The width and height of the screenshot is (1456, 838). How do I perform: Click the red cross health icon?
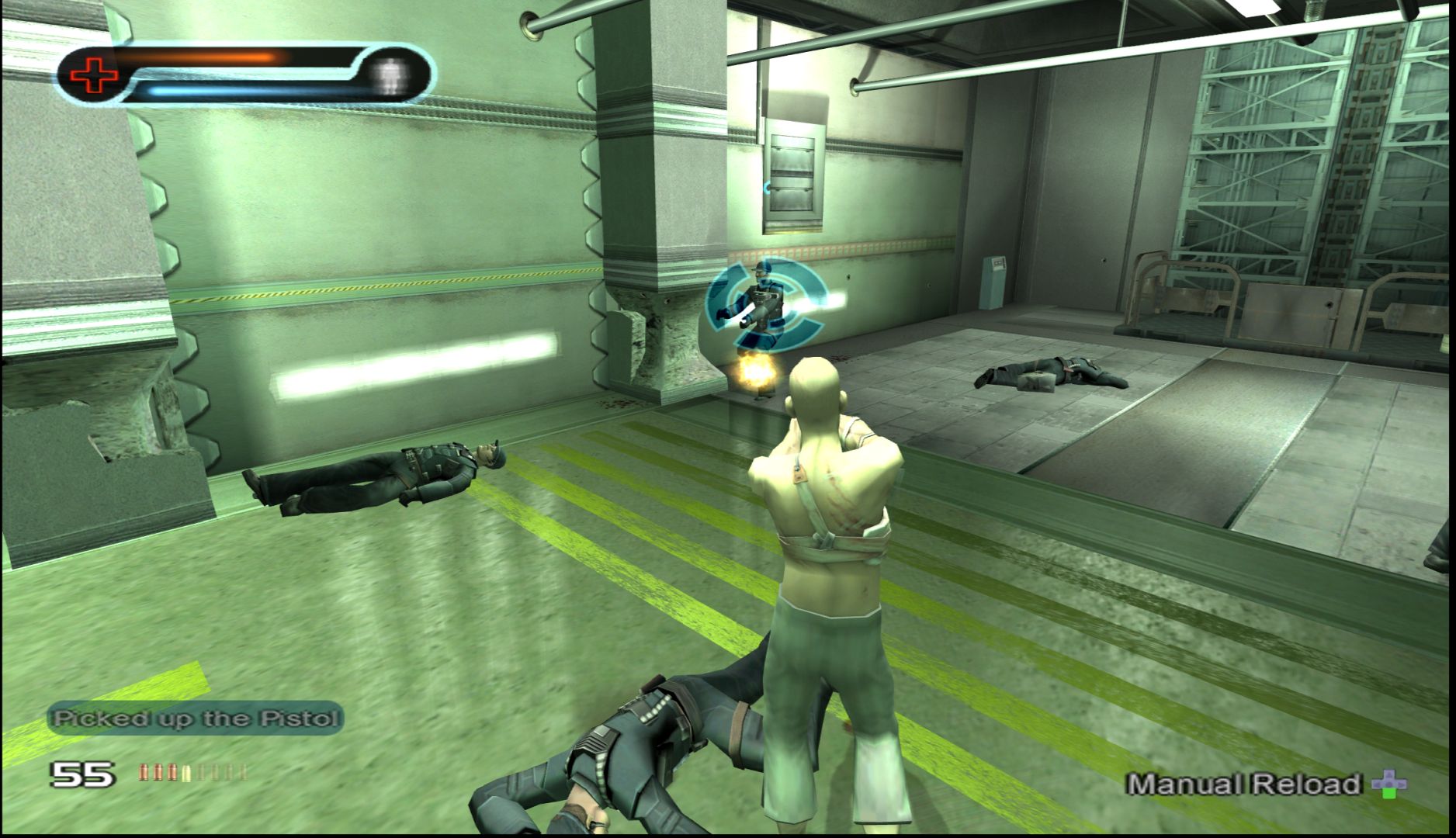coord(94,75)
